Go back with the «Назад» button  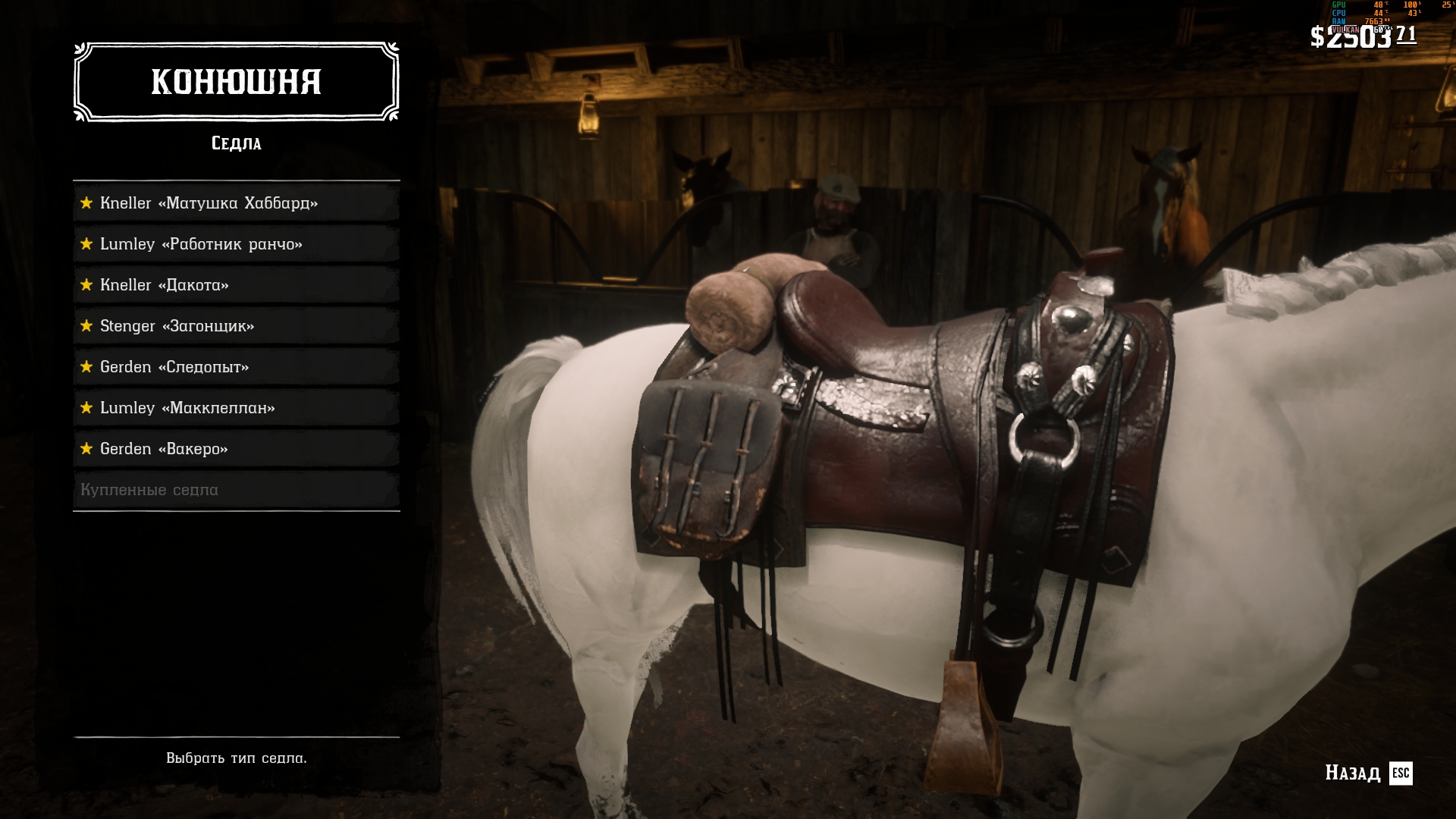point(1368,773)
